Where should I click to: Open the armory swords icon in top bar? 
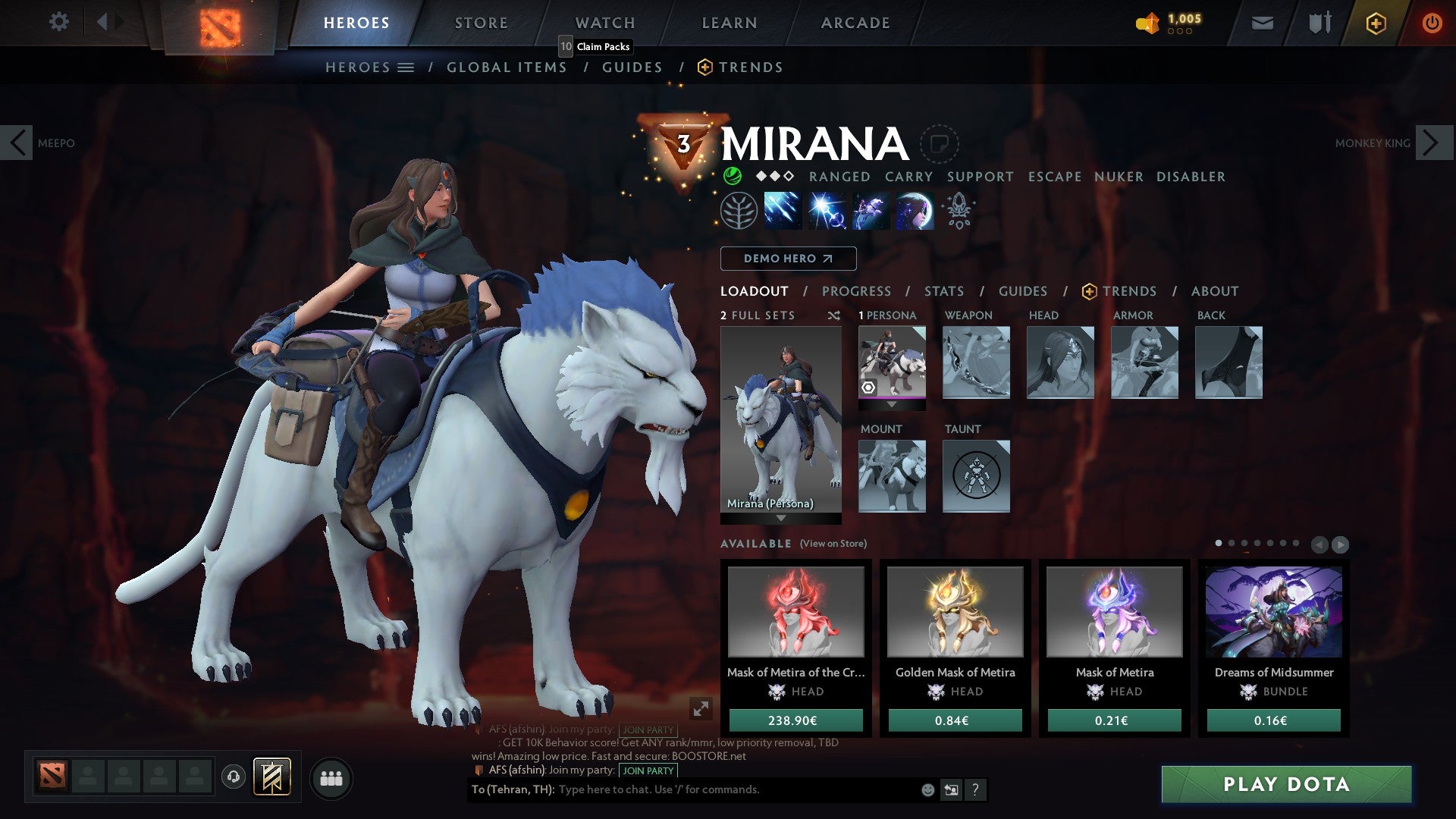pos(1319,23)
